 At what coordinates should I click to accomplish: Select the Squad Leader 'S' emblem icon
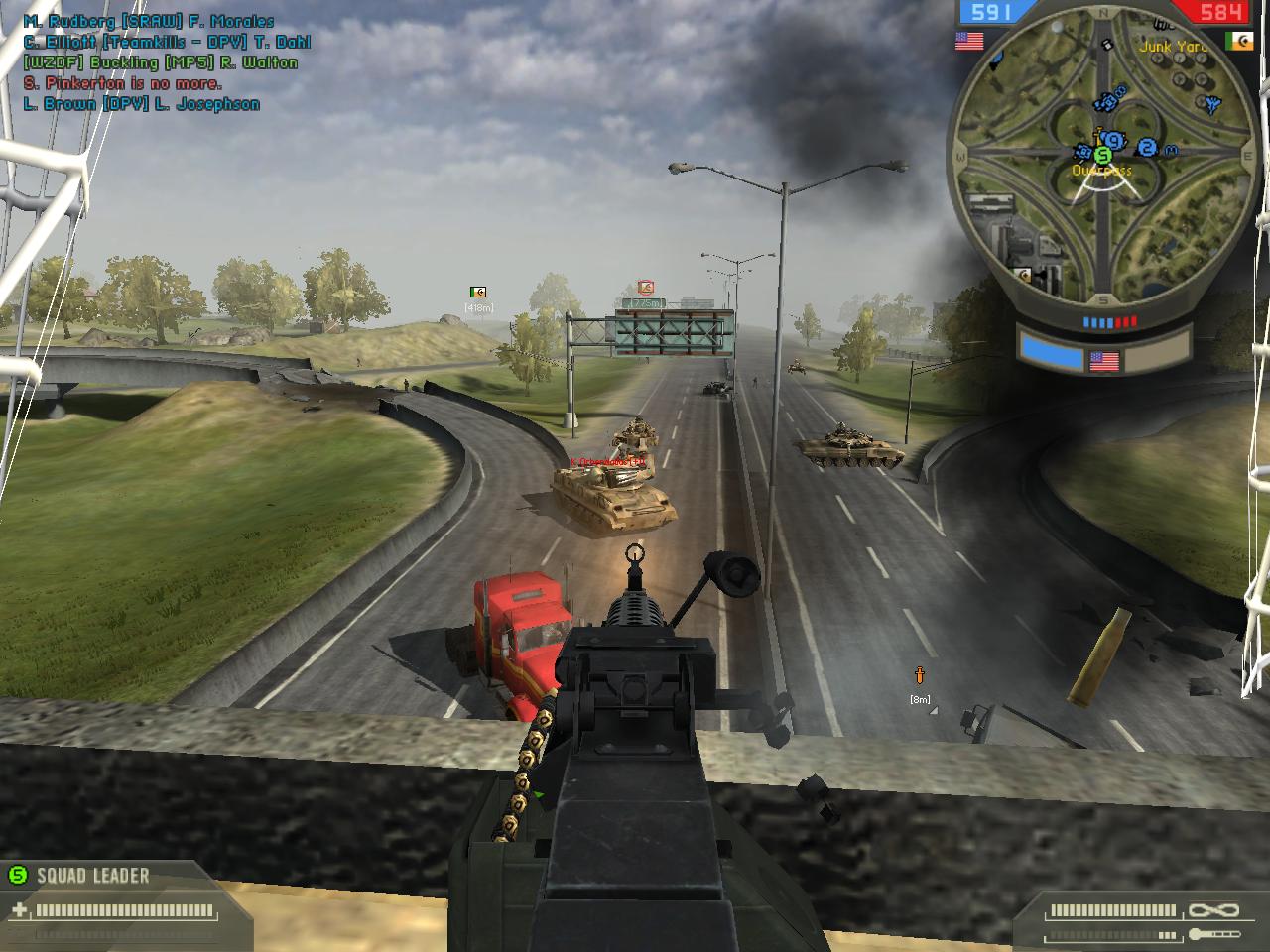(x=18, y=874)
